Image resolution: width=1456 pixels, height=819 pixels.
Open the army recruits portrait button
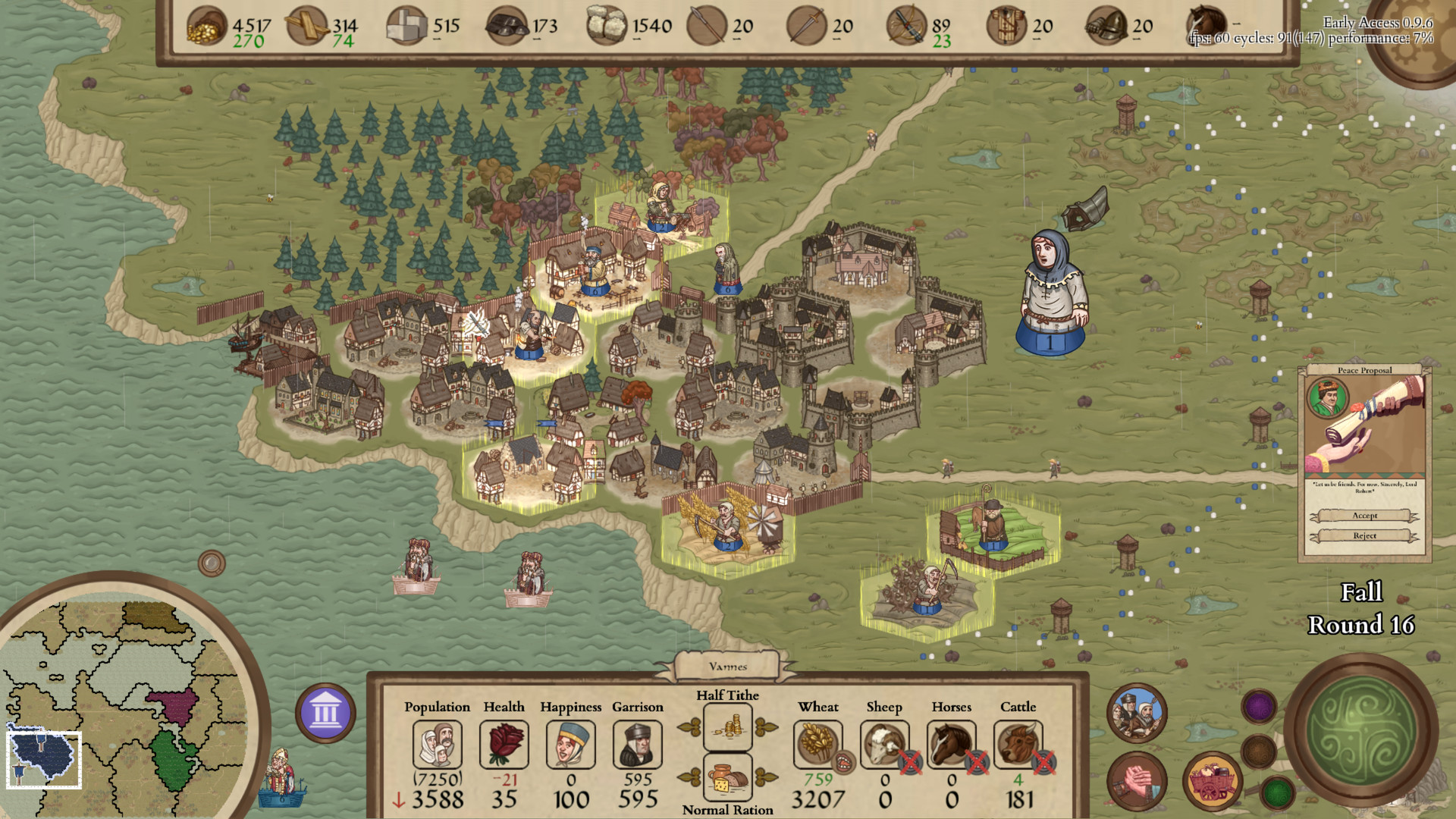[1137, 713]
